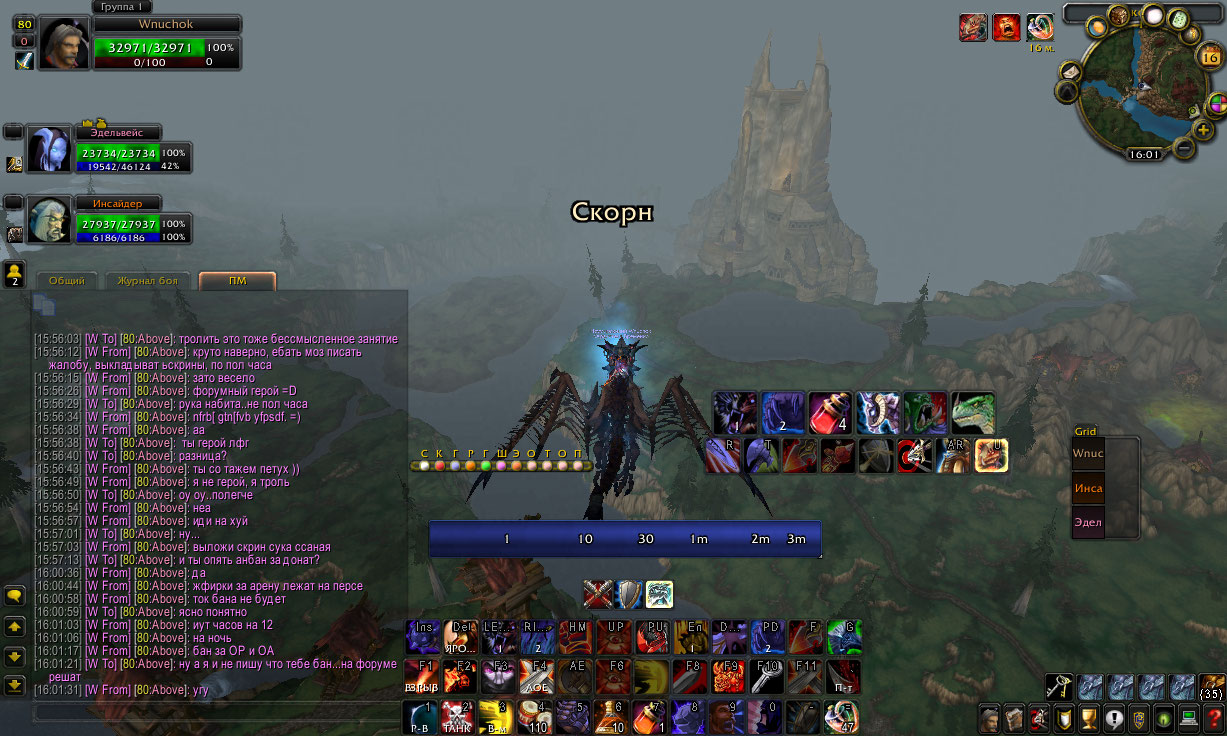This screenshot has height=736, width=1227.
Task: Open the backpack showing 35 free slots
Action: click(1211, 687)
